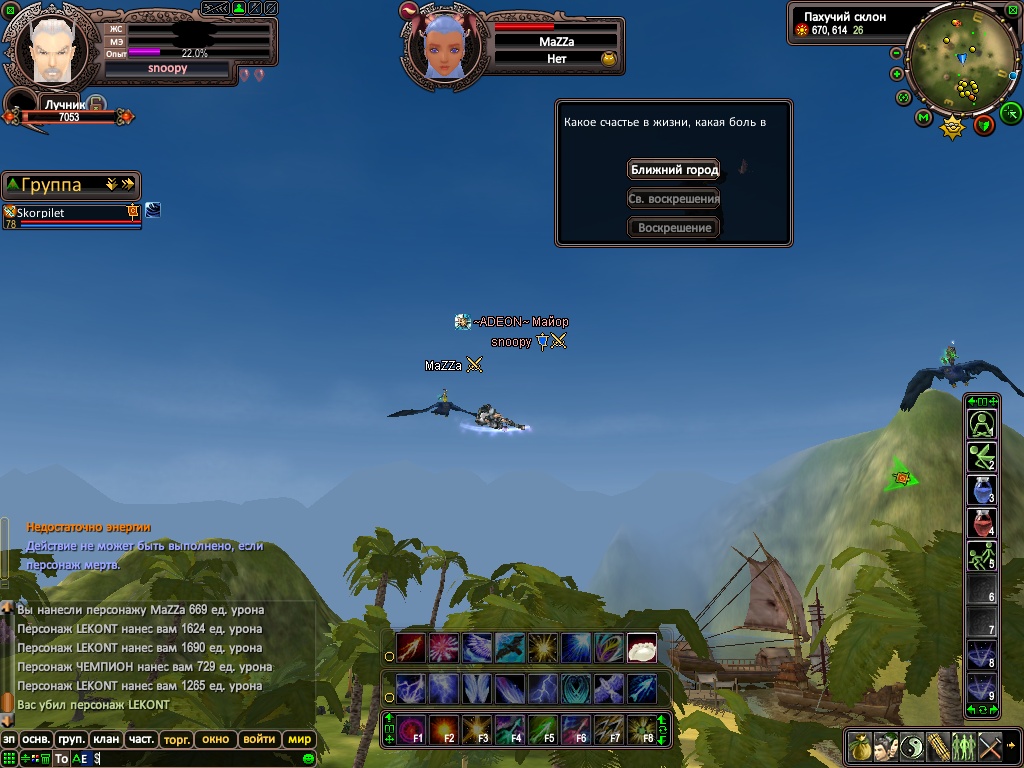Choose the Воскрешение resurrection button

[674, 228]
